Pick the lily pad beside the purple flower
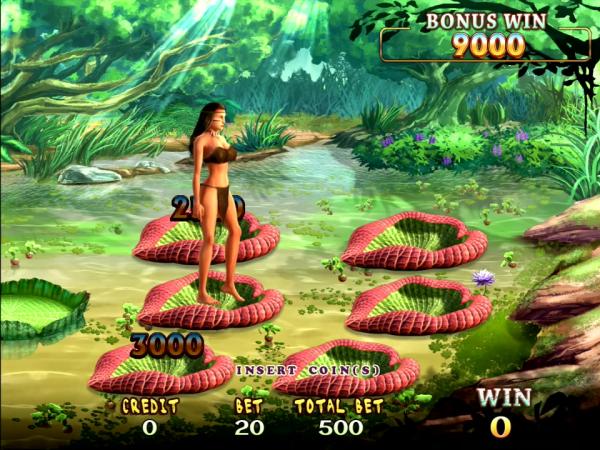This screenshot has height=450, width=600. click(403, 304)
